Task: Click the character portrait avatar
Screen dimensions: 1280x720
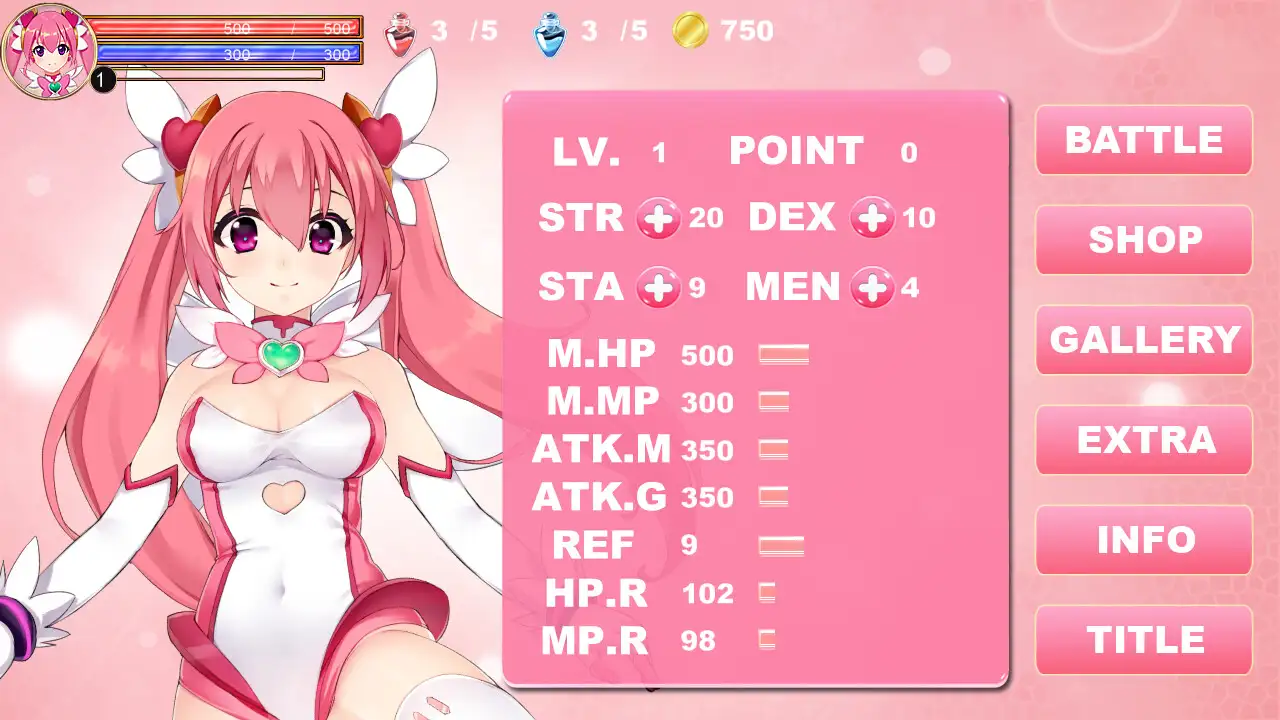Action: [48, 48]
